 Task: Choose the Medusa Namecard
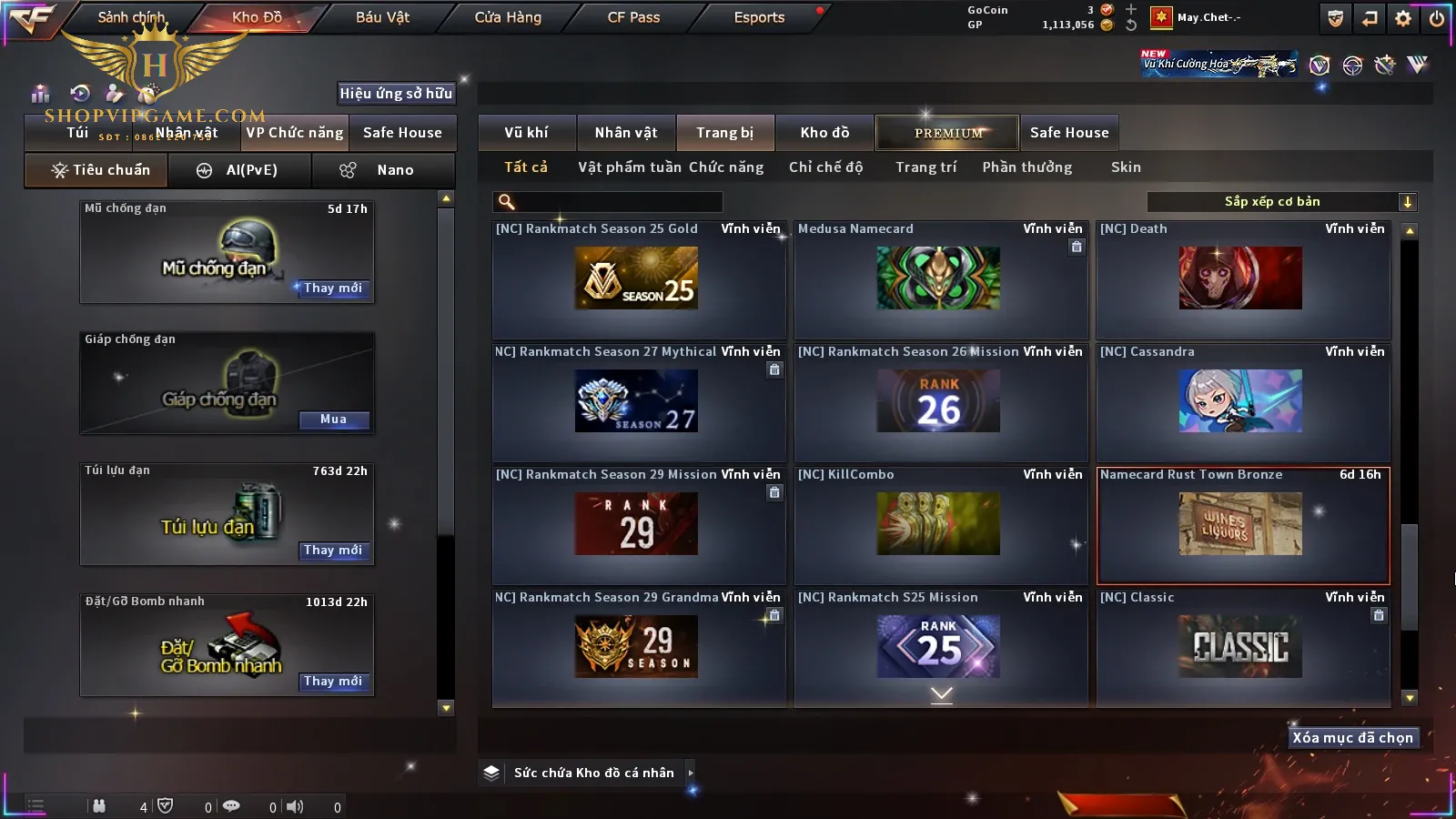(940, 278)
